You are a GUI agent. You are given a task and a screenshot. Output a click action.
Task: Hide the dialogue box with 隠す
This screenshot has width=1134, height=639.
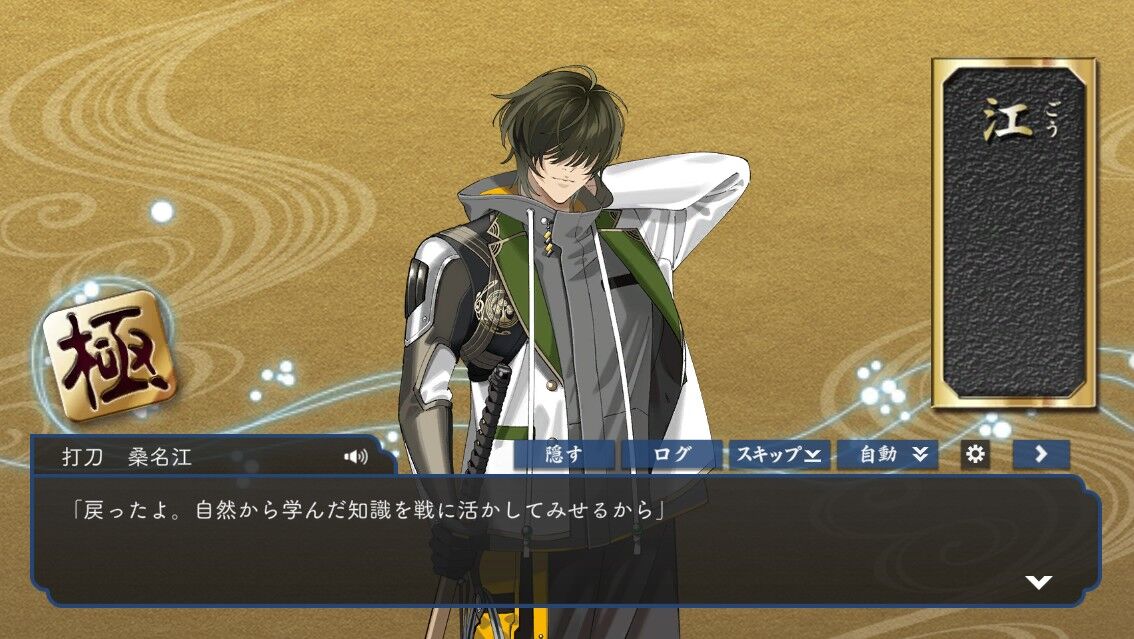pyautogui.click(x=564, y=455)
